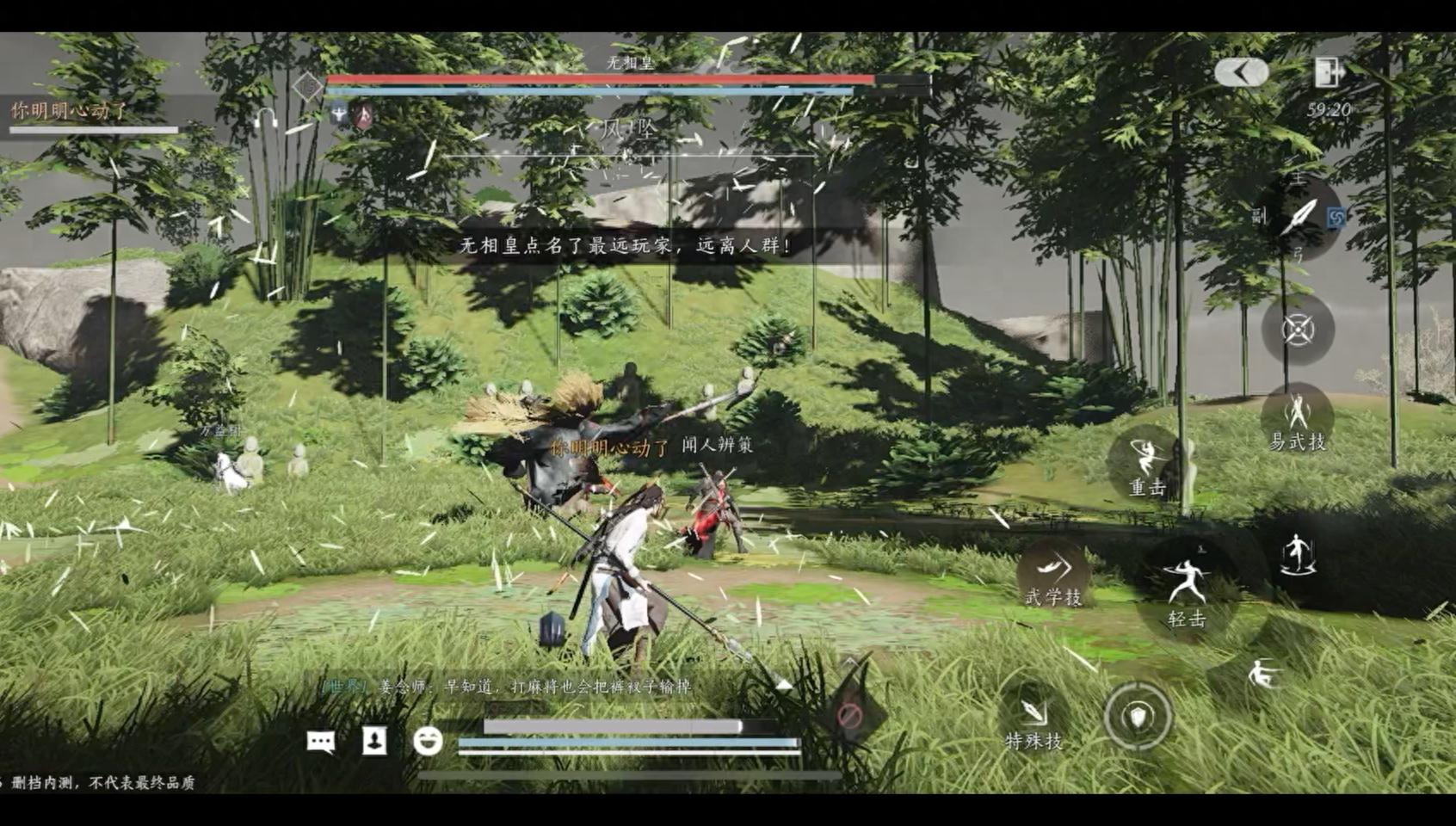Open the emote smiley face menu
Viewport: 1456px width, 826px height.
428,740
